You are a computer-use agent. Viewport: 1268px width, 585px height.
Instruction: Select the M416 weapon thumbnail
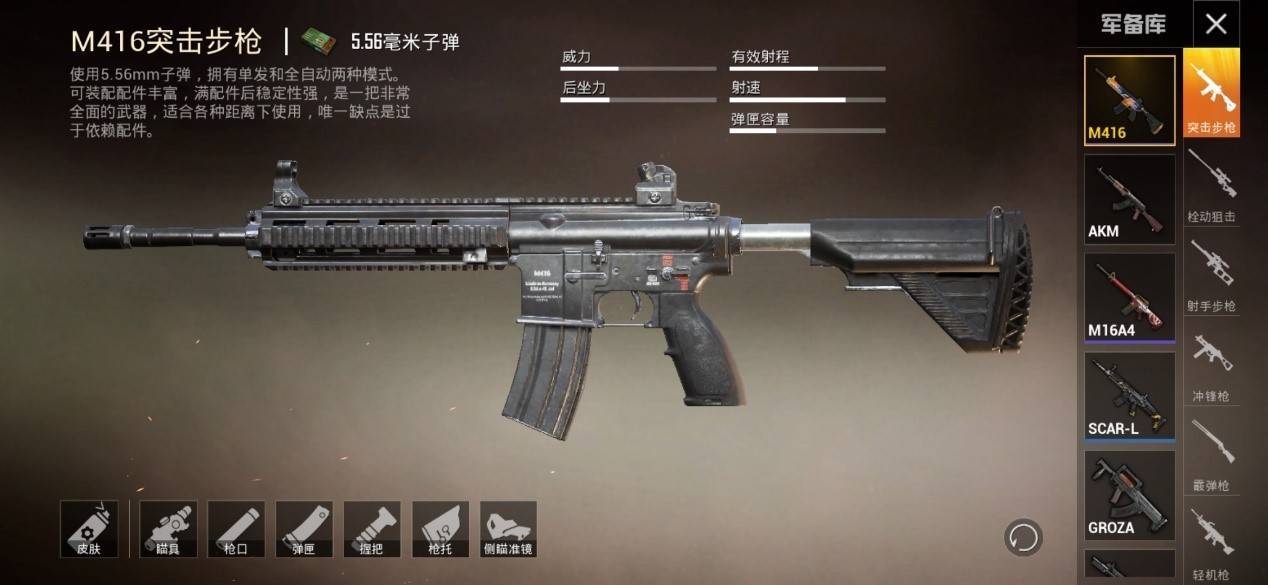1130,100
